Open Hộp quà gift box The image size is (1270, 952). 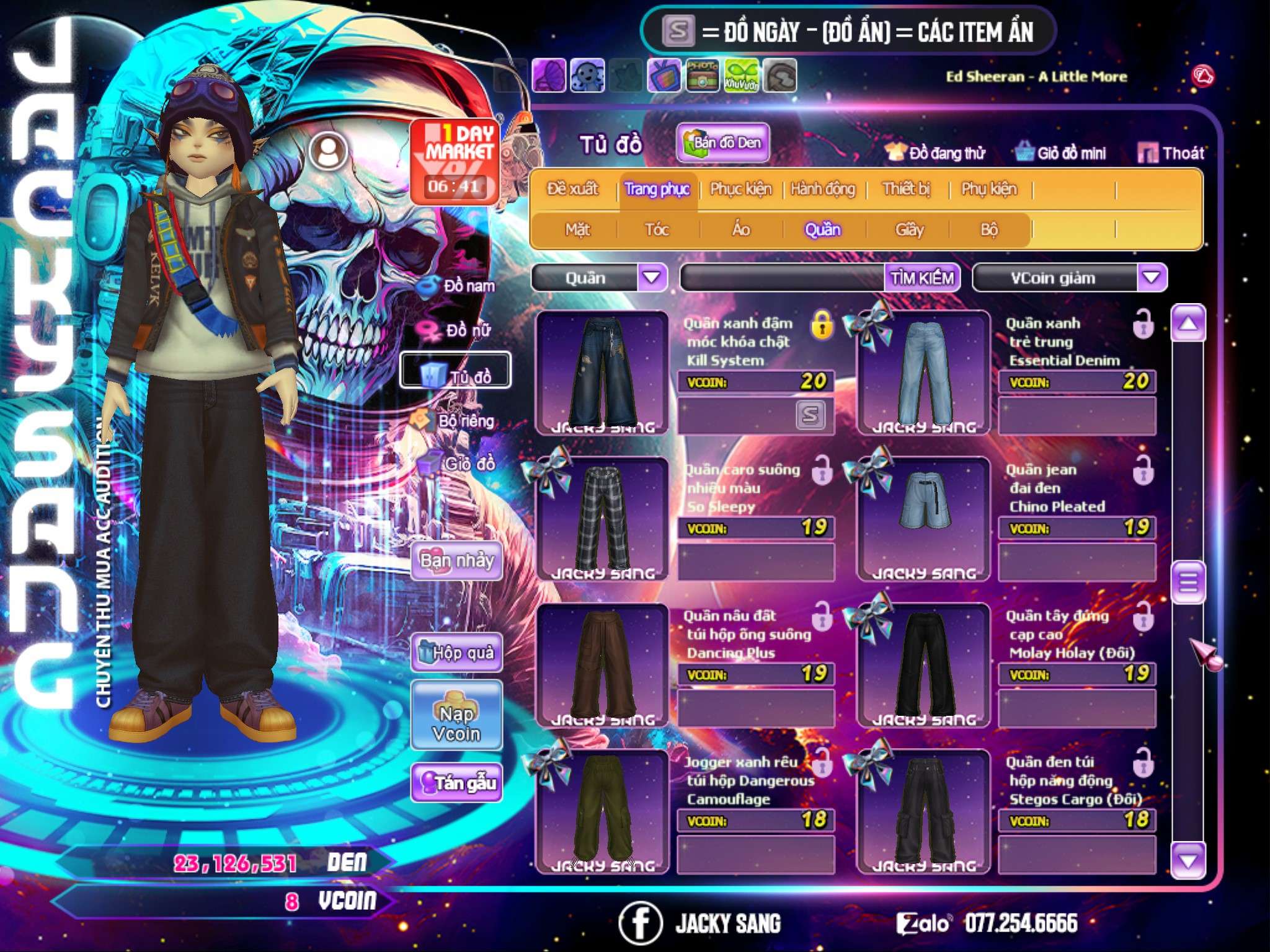coord(457,652)
